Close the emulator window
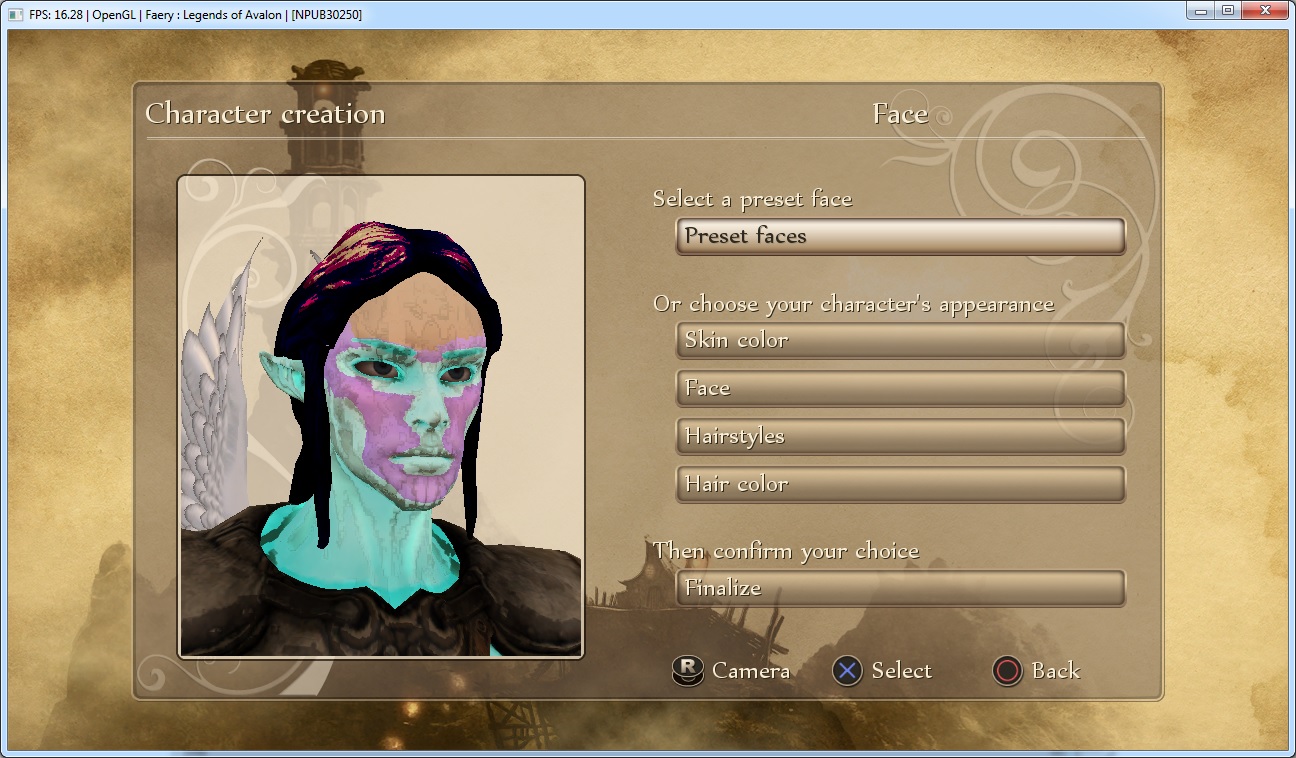1296x758 pixels. 1265,11
